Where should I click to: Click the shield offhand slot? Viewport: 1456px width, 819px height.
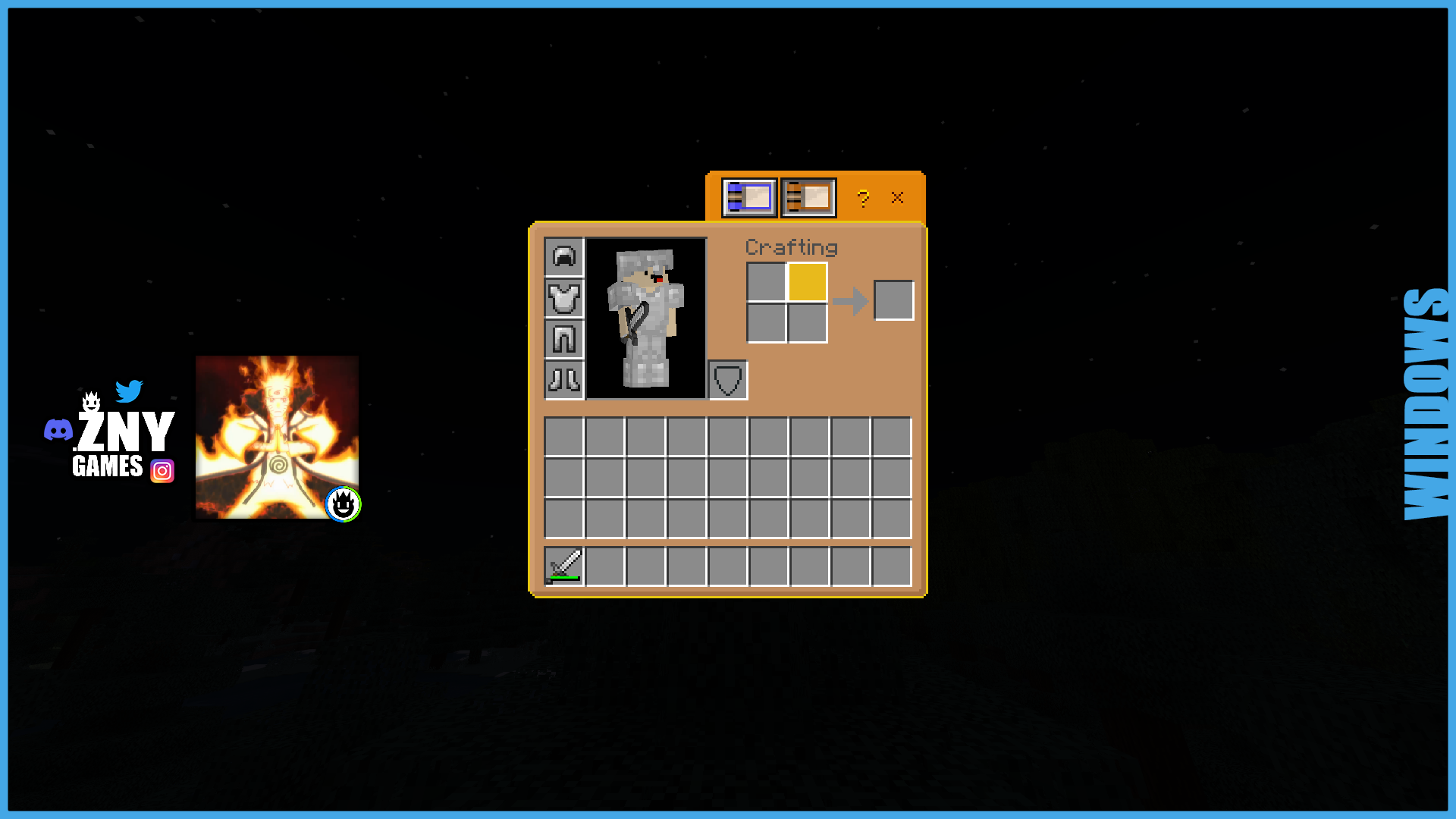click(x=727, y=379)
